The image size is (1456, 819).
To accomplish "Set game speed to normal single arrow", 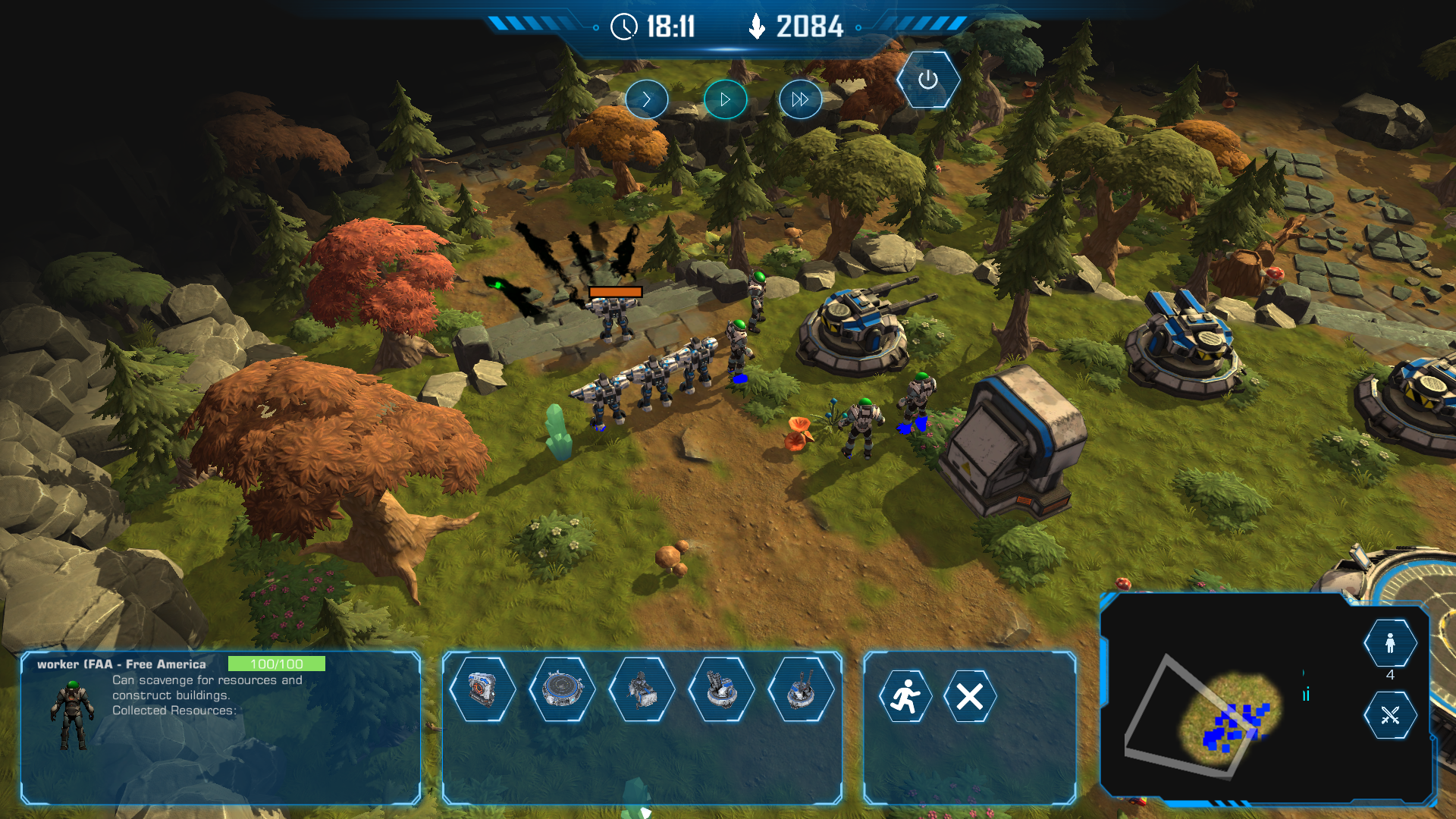I will pos(646,99).
